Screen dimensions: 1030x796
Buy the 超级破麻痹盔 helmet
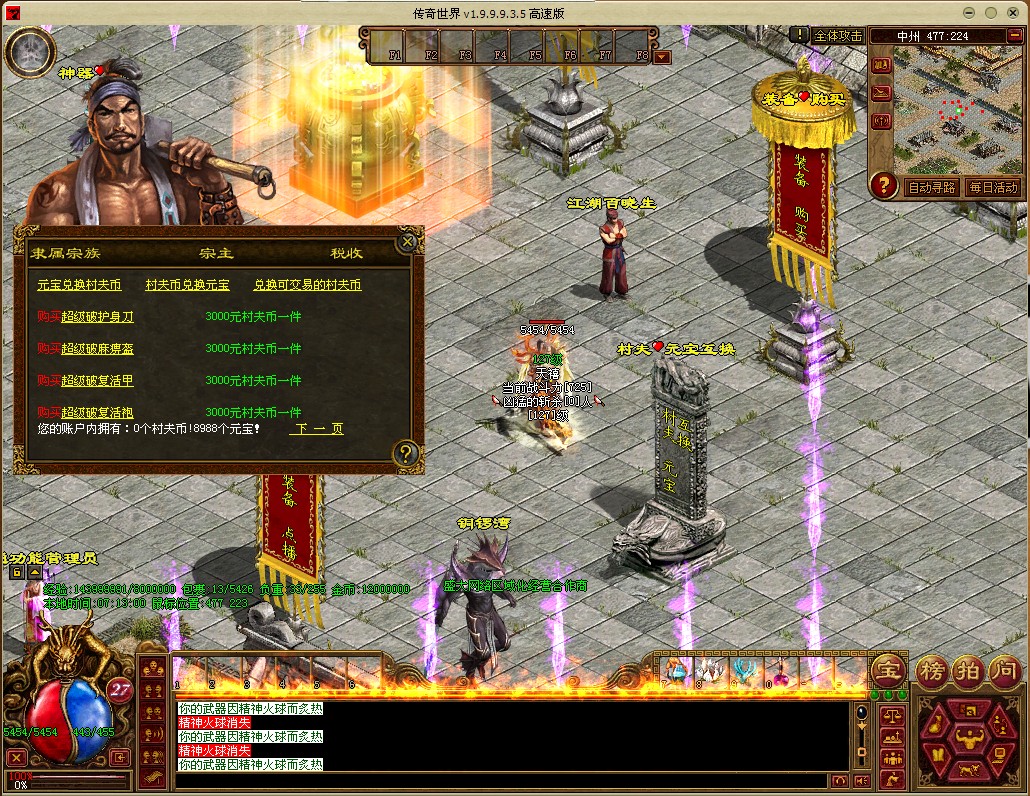point(97,349)
